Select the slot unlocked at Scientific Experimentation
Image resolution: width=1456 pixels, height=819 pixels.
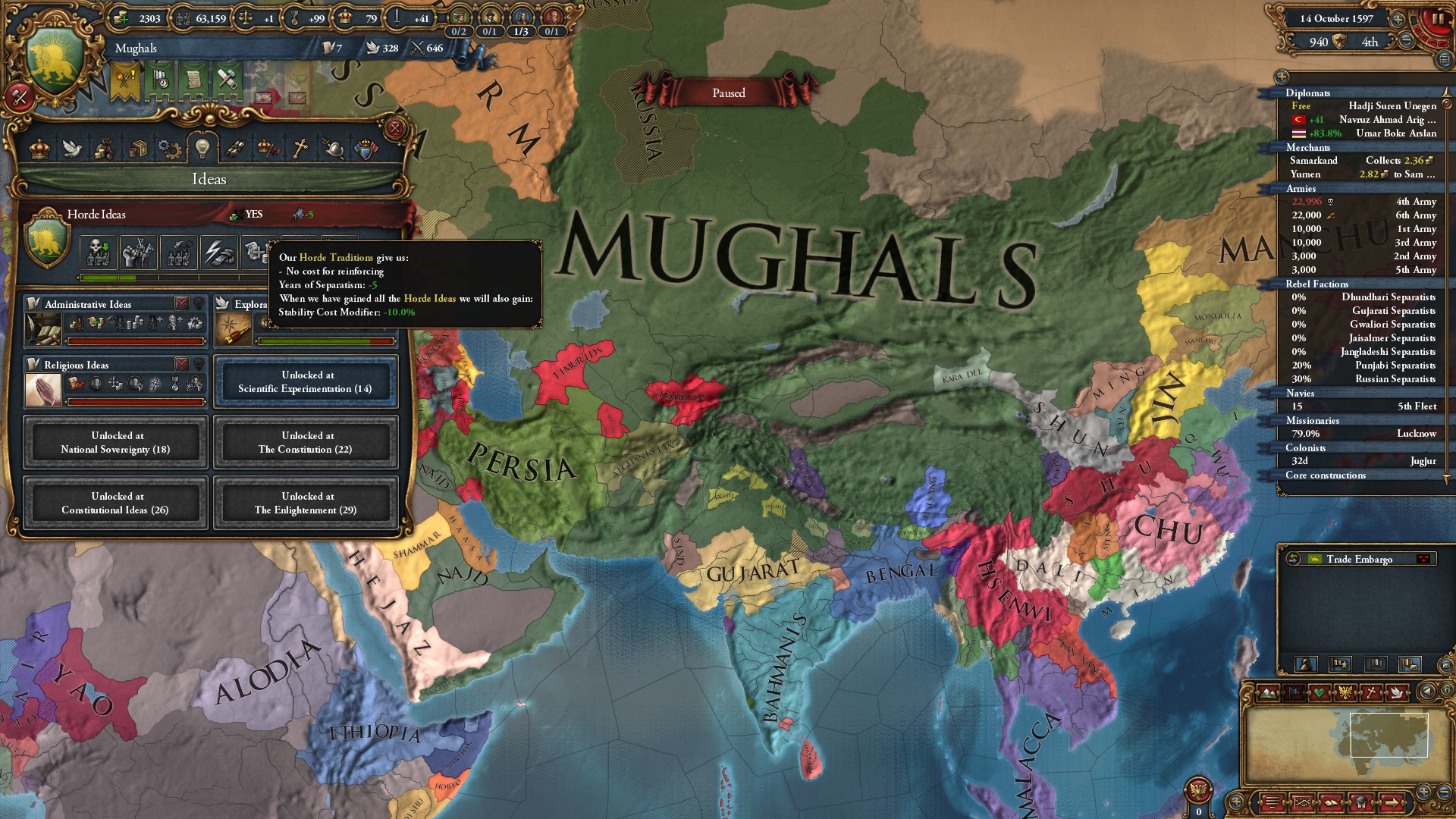(306, 381)
